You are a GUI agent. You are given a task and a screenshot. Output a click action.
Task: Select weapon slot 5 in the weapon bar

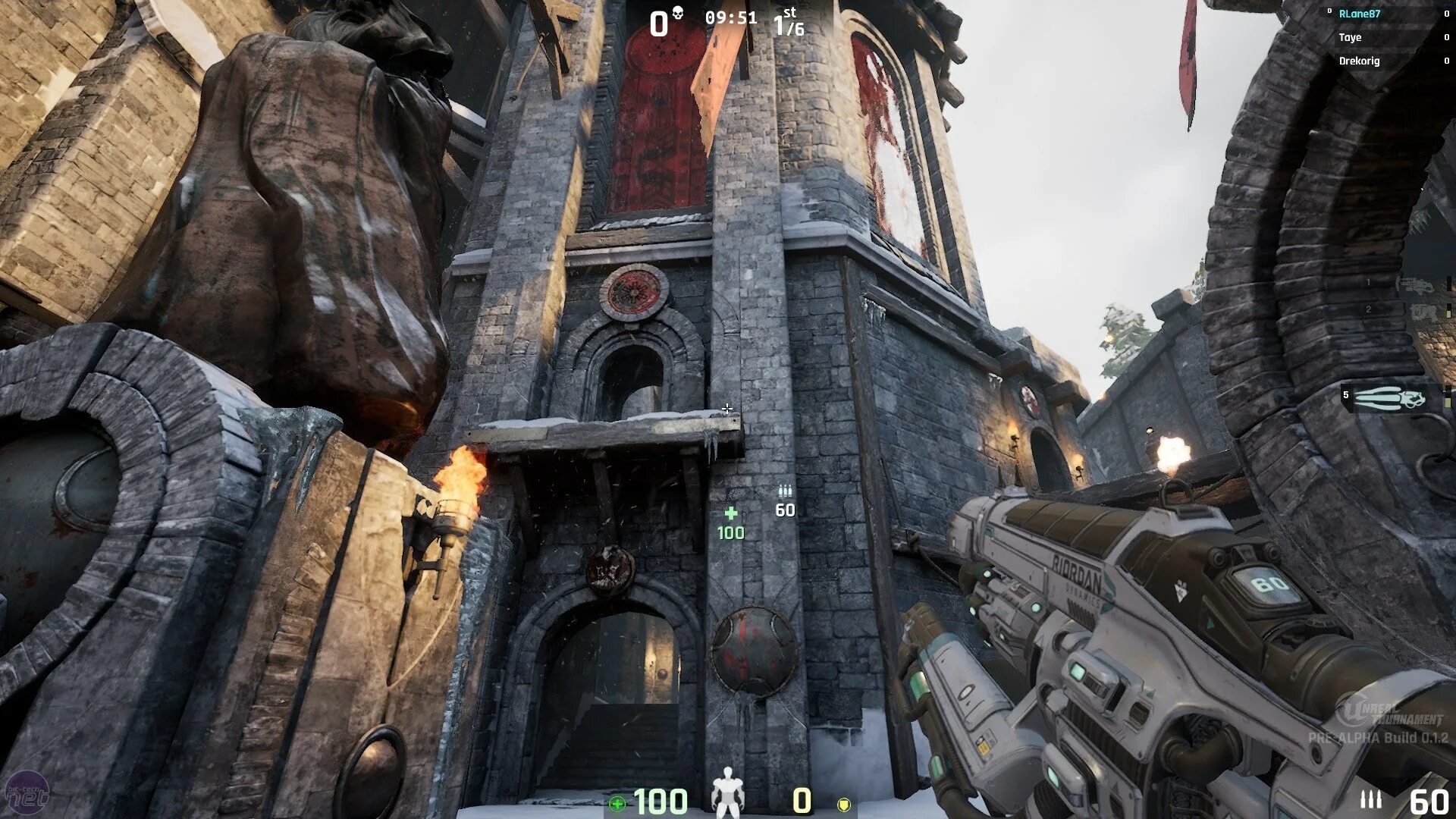(1386, 397)
